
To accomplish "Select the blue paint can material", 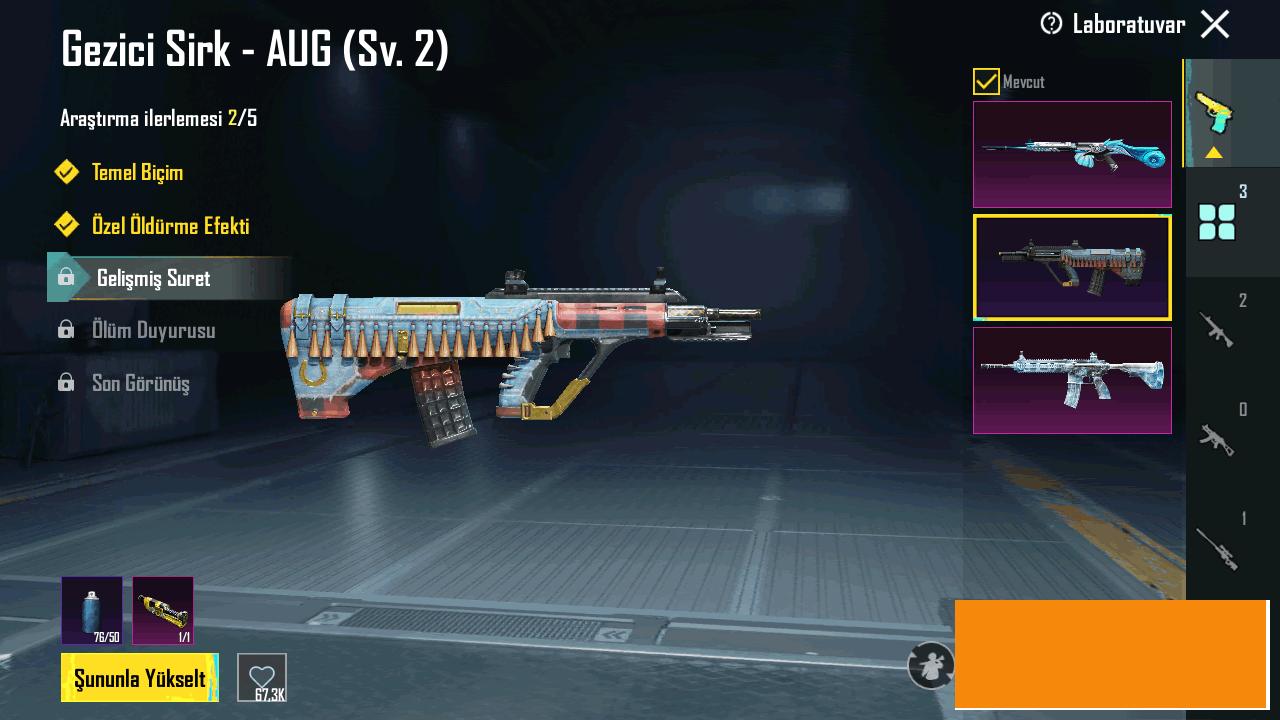I will (92, 610).
